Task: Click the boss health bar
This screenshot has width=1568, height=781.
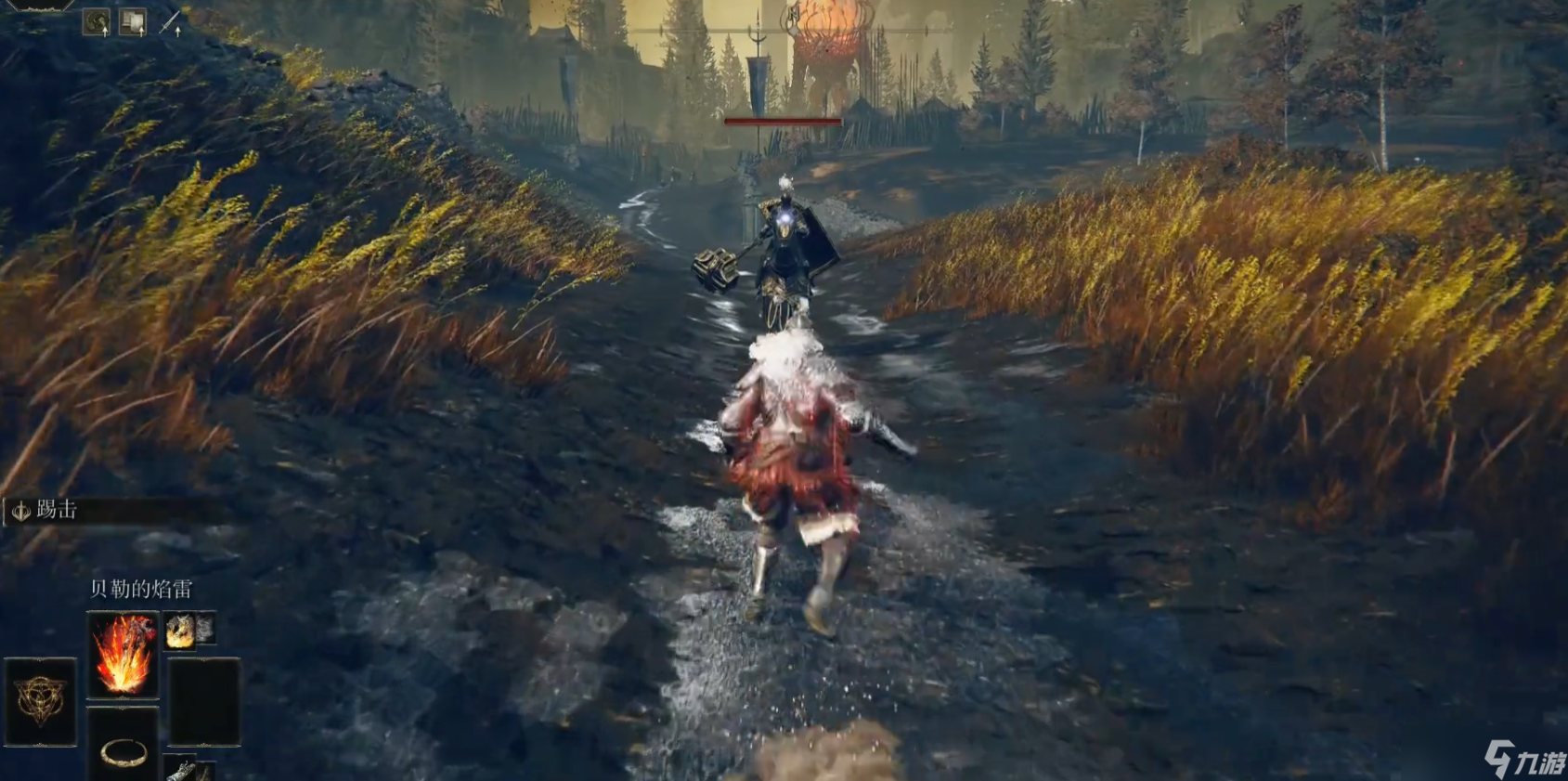Action: tap(783, 122)
